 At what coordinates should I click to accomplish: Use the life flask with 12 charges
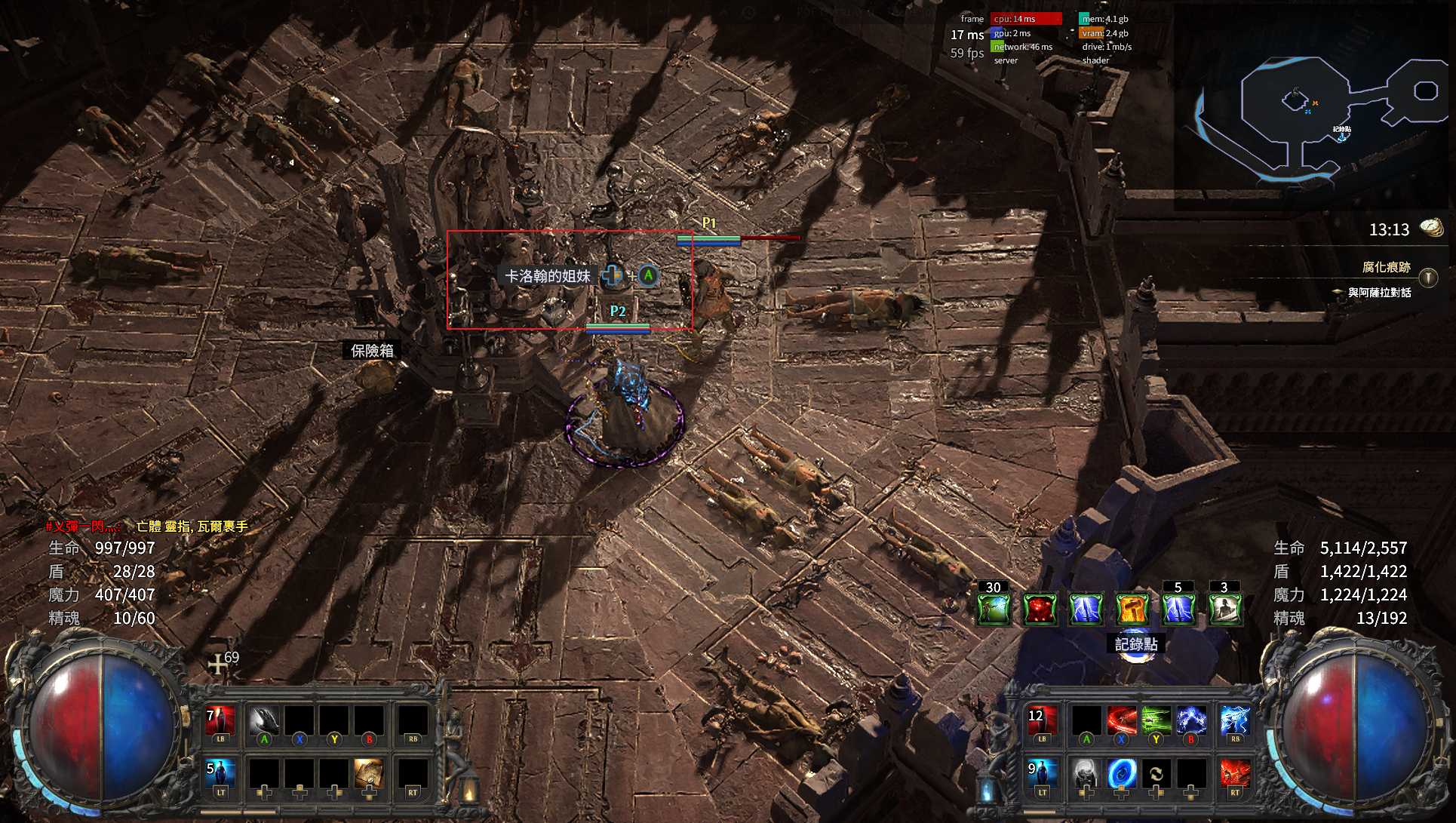coord(1042,722)
